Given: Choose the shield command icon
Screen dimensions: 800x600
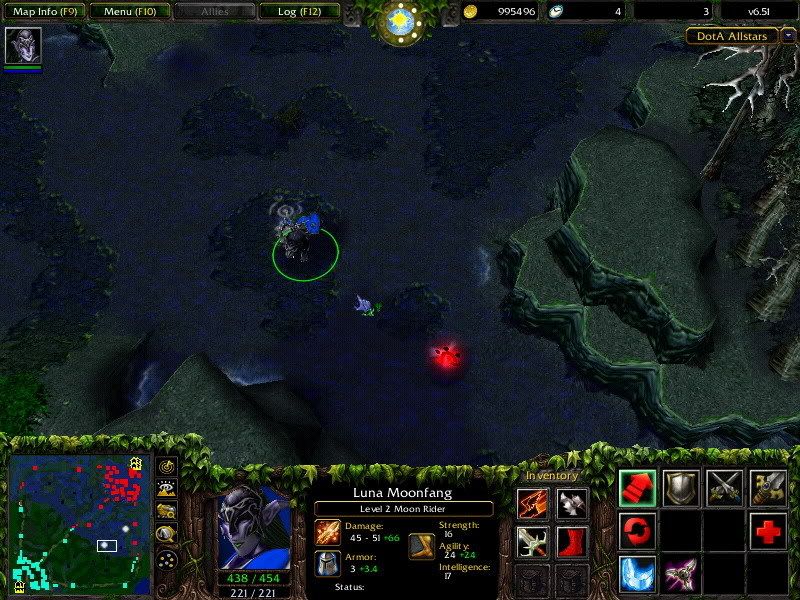Looking at the screenshot, I should tap(681, 488).
